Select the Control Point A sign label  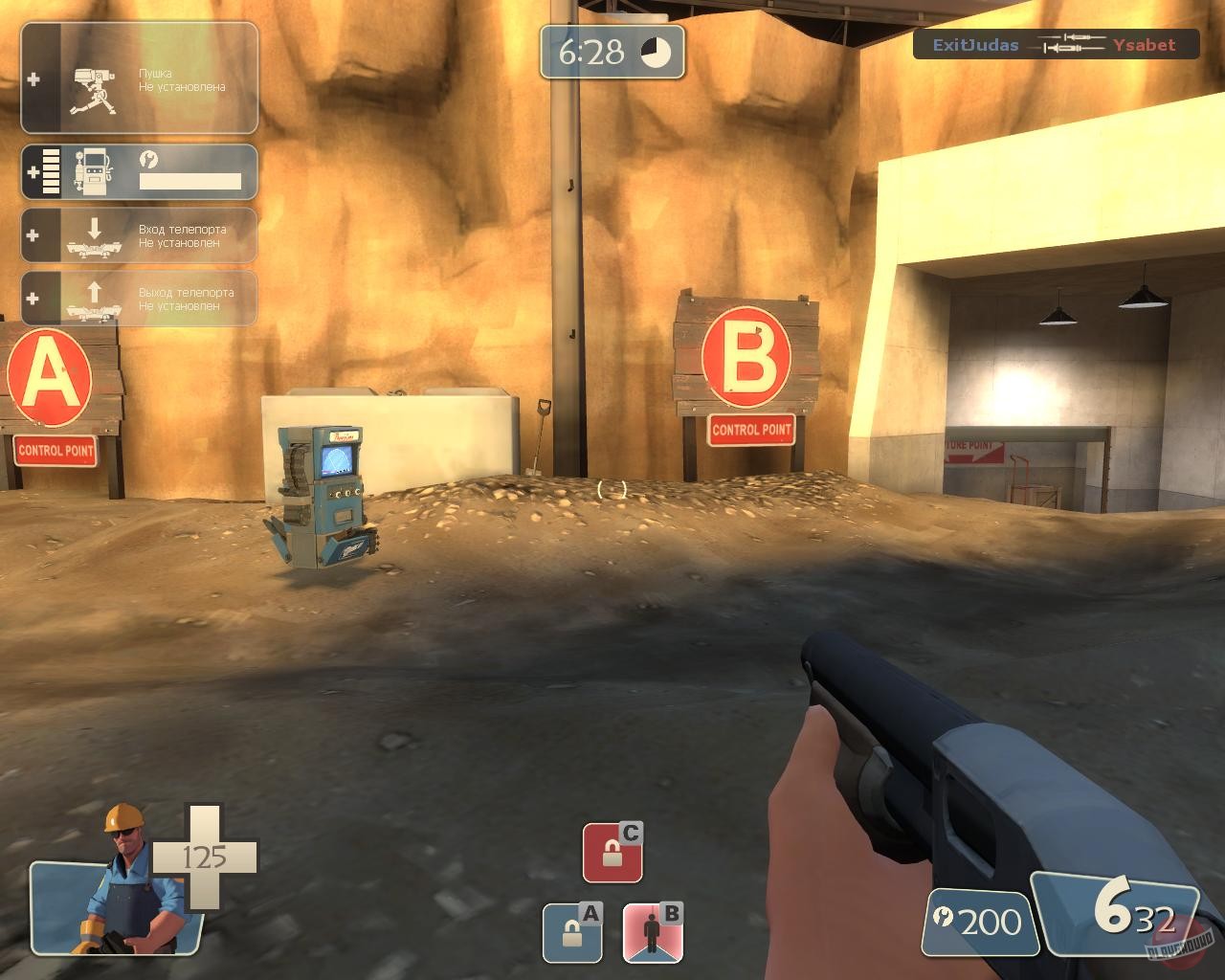coord(53,450)
